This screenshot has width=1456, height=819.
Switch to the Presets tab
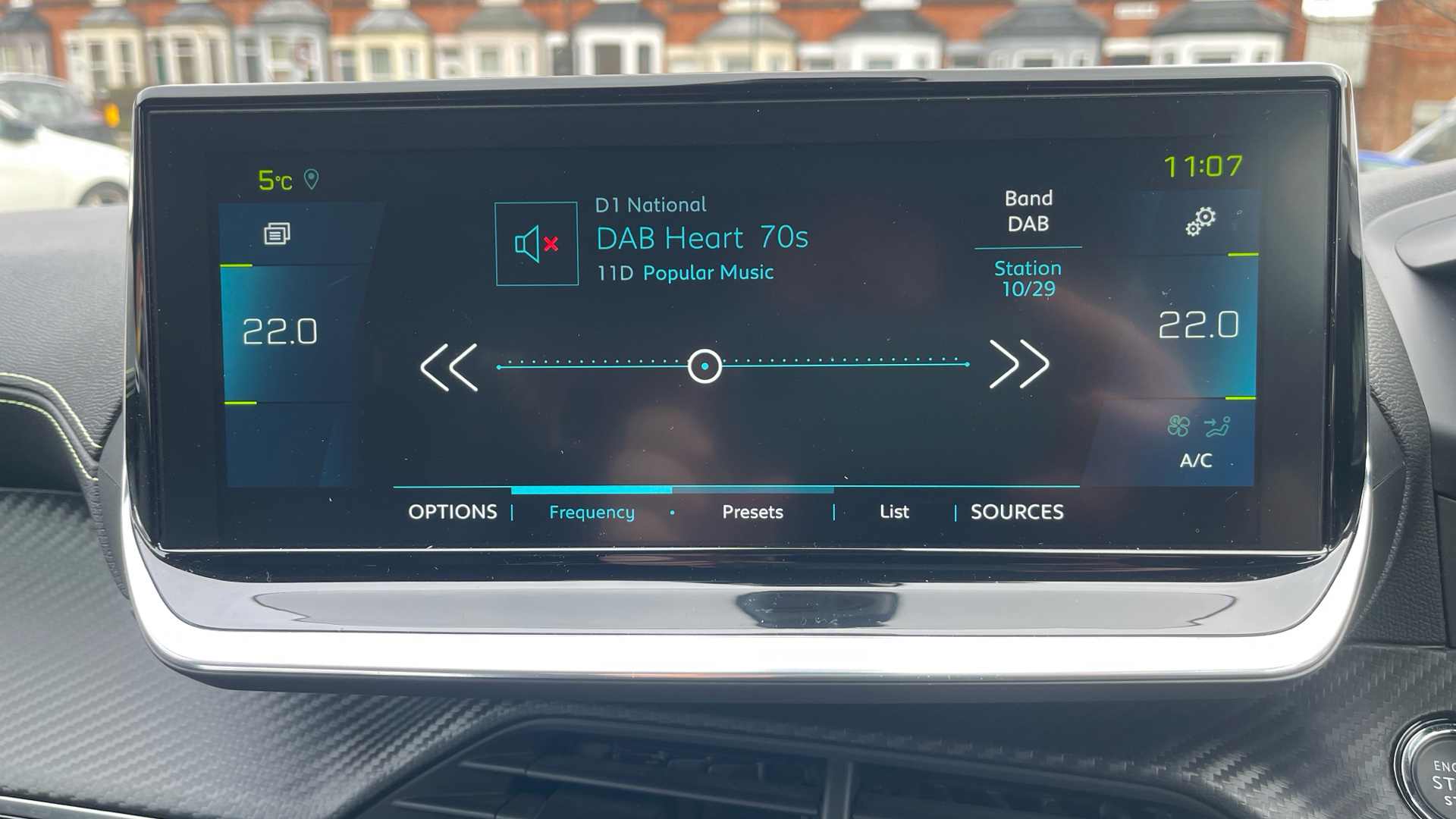752,512
